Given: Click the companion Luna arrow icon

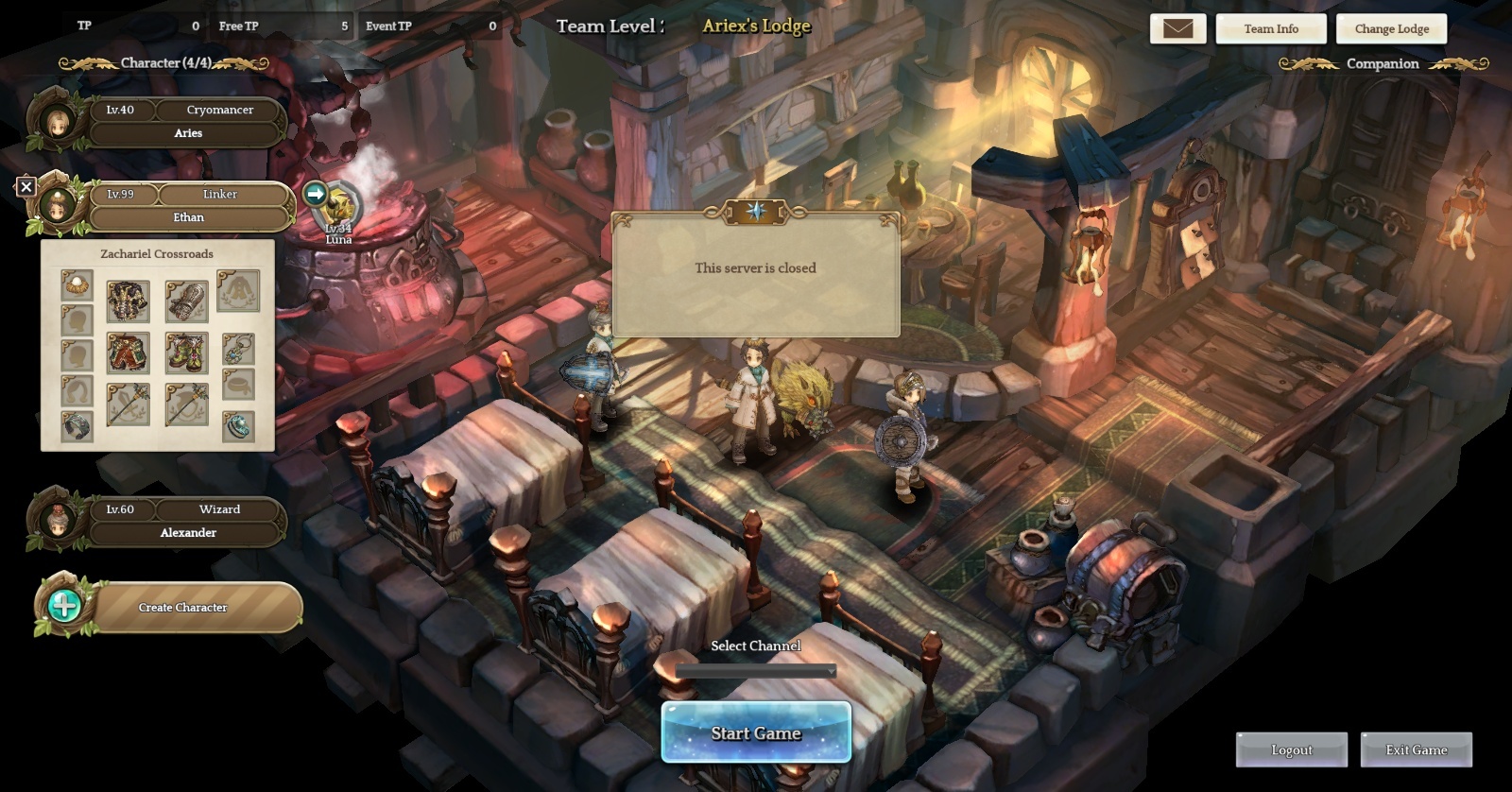Looking at the screenshot, I should 316,194.
